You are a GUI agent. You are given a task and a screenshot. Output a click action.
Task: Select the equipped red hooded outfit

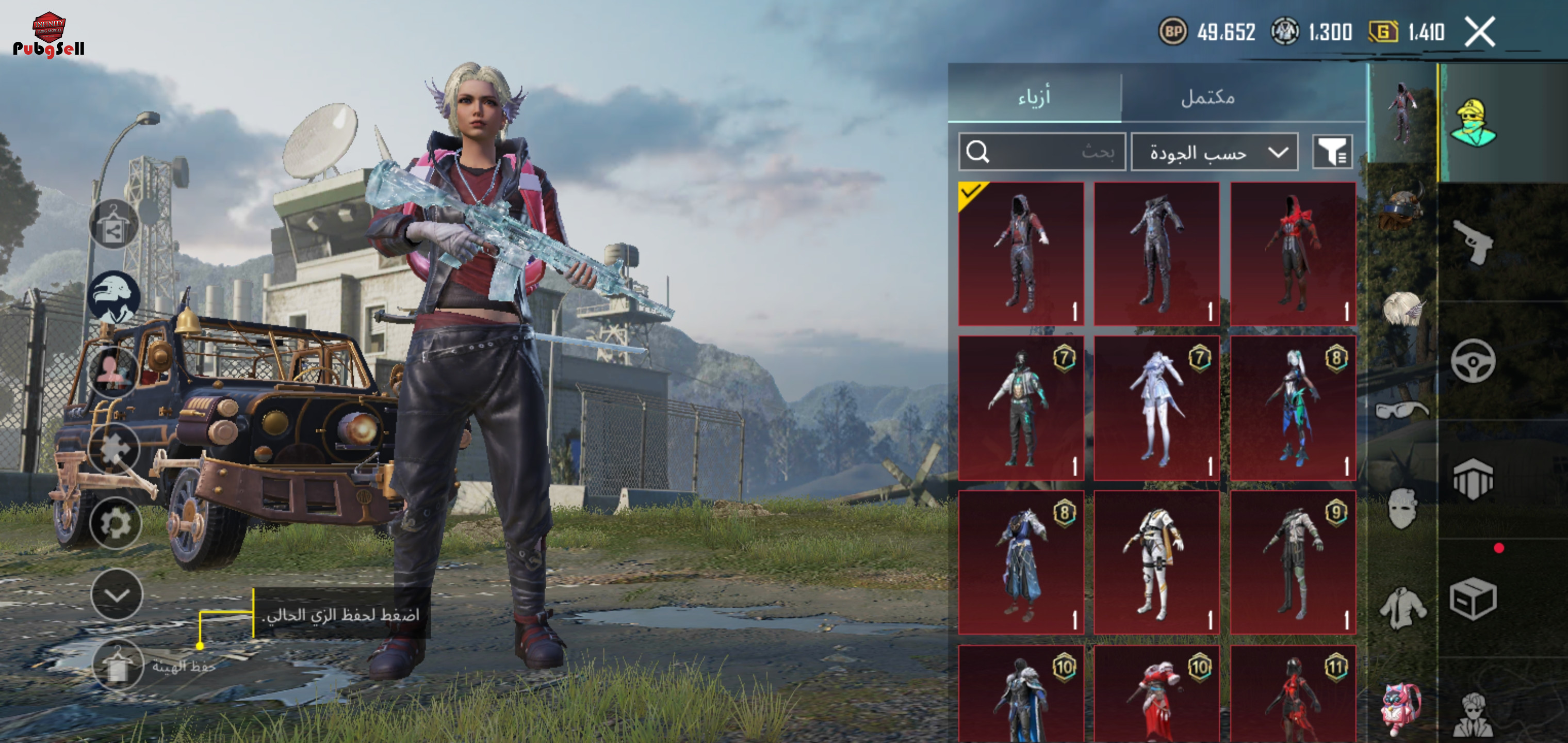[x=1021, y=253]
